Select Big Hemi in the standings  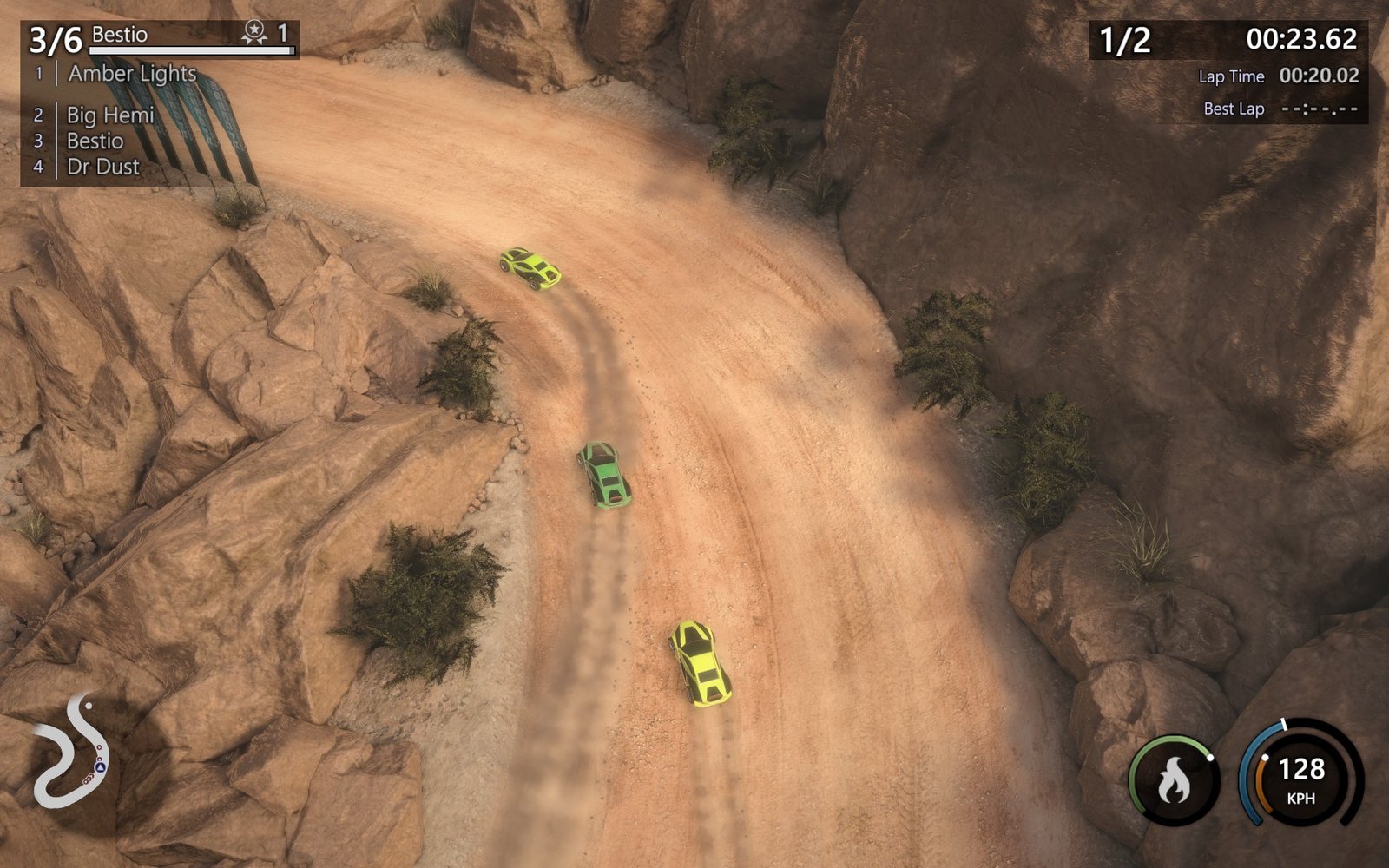coord(110,115)
